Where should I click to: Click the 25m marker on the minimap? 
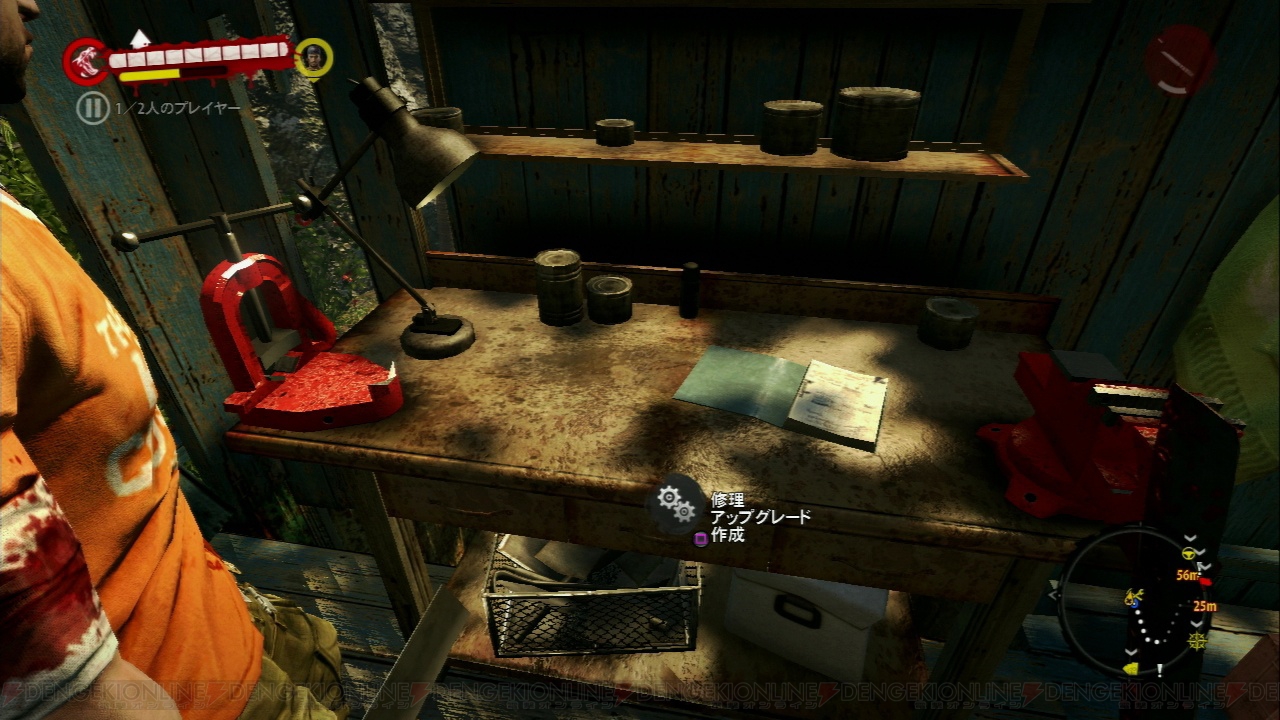coord(1203,606)
